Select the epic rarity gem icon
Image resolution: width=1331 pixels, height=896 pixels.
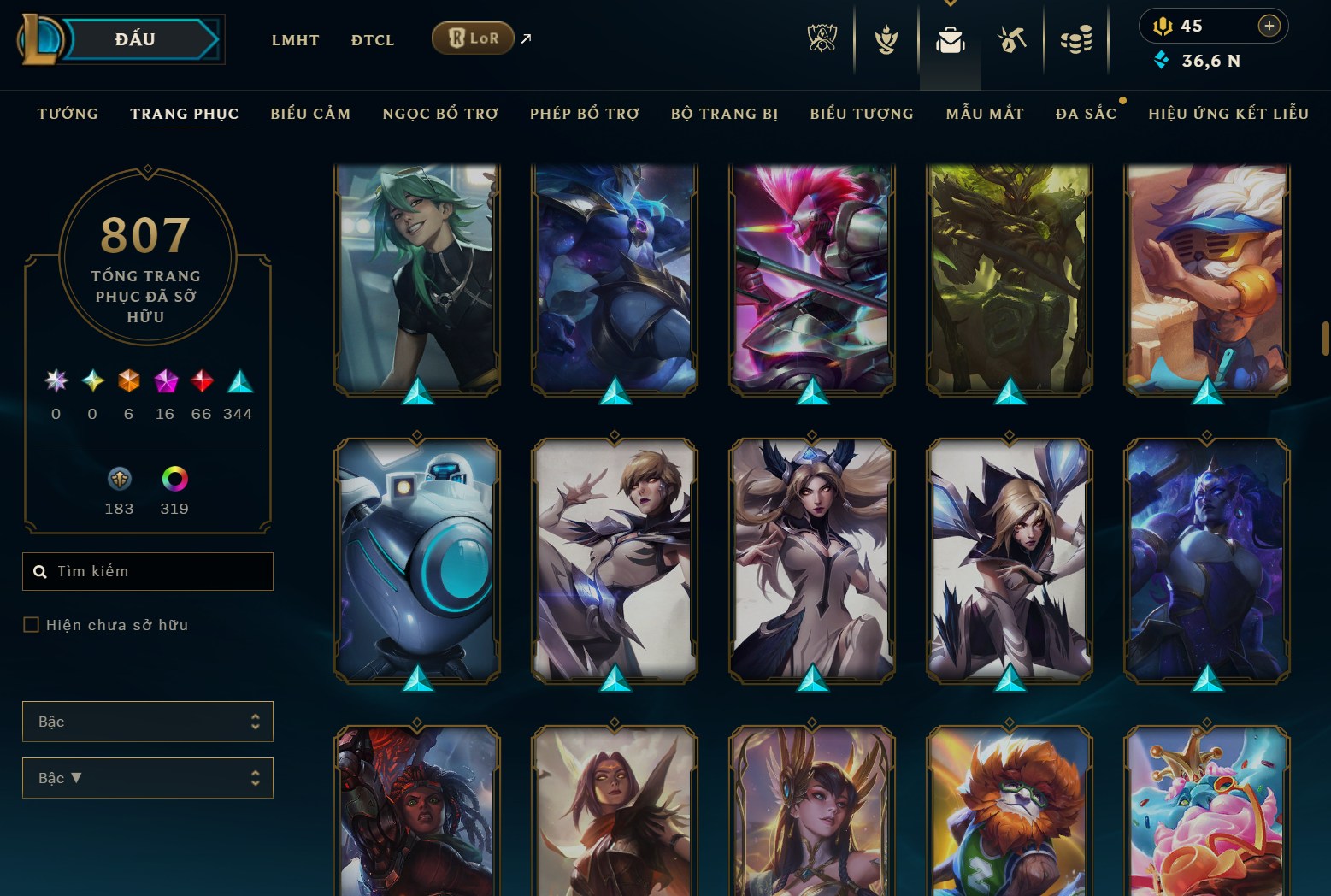[x=165, y=382]
